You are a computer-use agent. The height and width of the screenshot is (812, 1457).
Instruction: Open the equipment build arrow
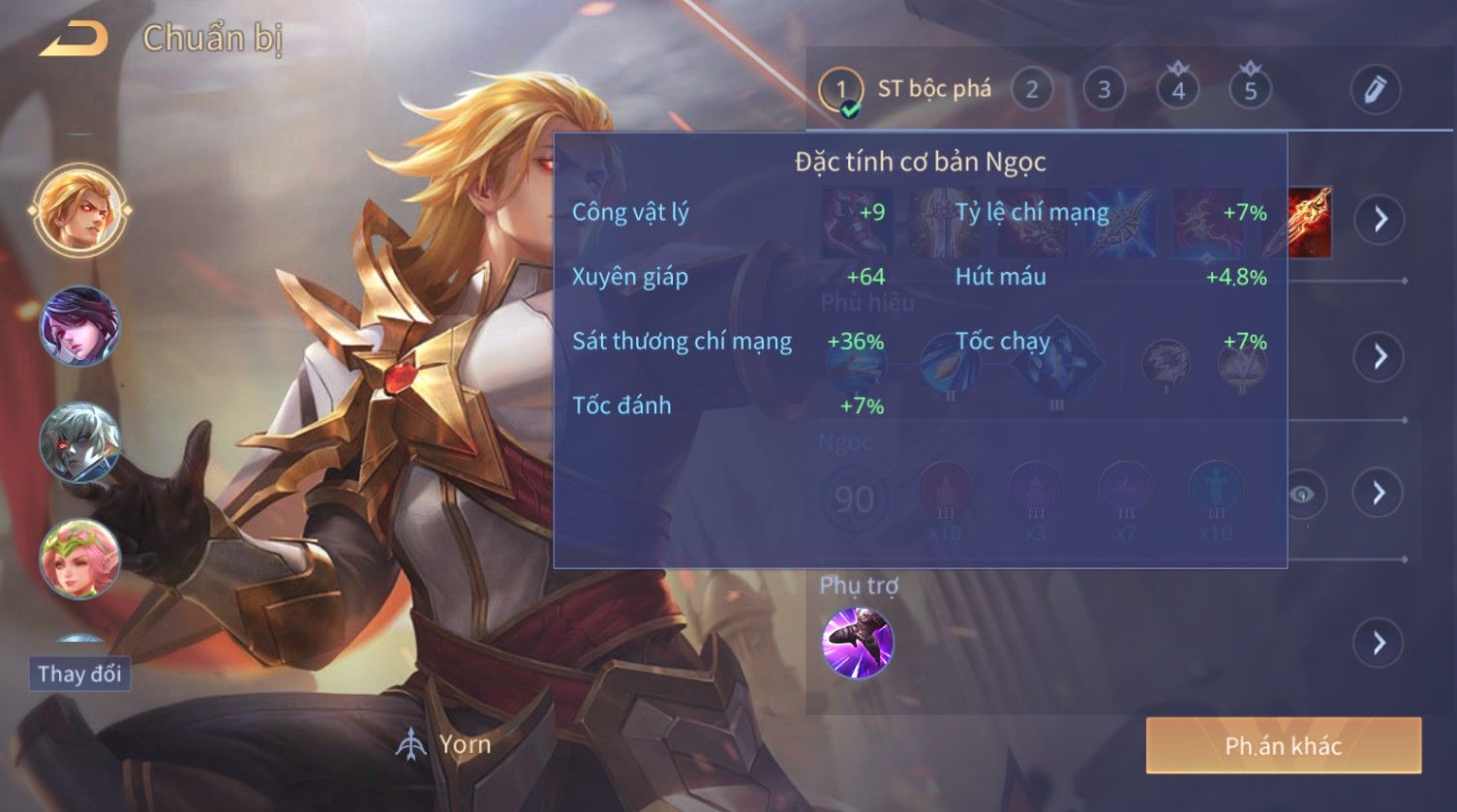(x=1380, y=220)
